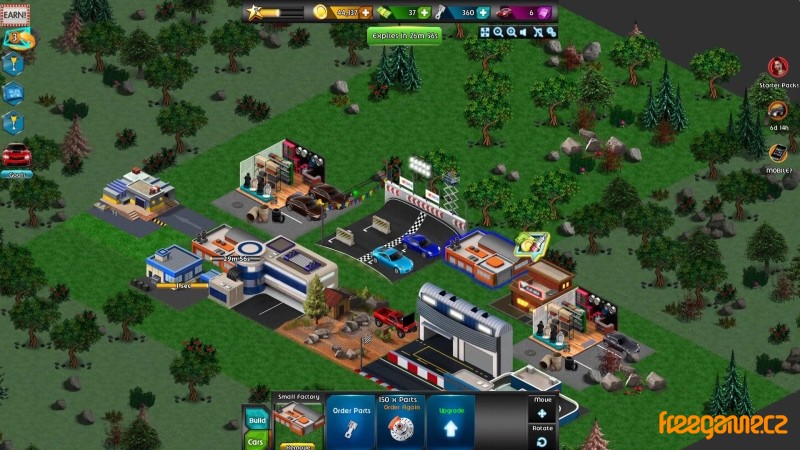
Task: Select the Move building tool
Action: [x=542, y=412]
